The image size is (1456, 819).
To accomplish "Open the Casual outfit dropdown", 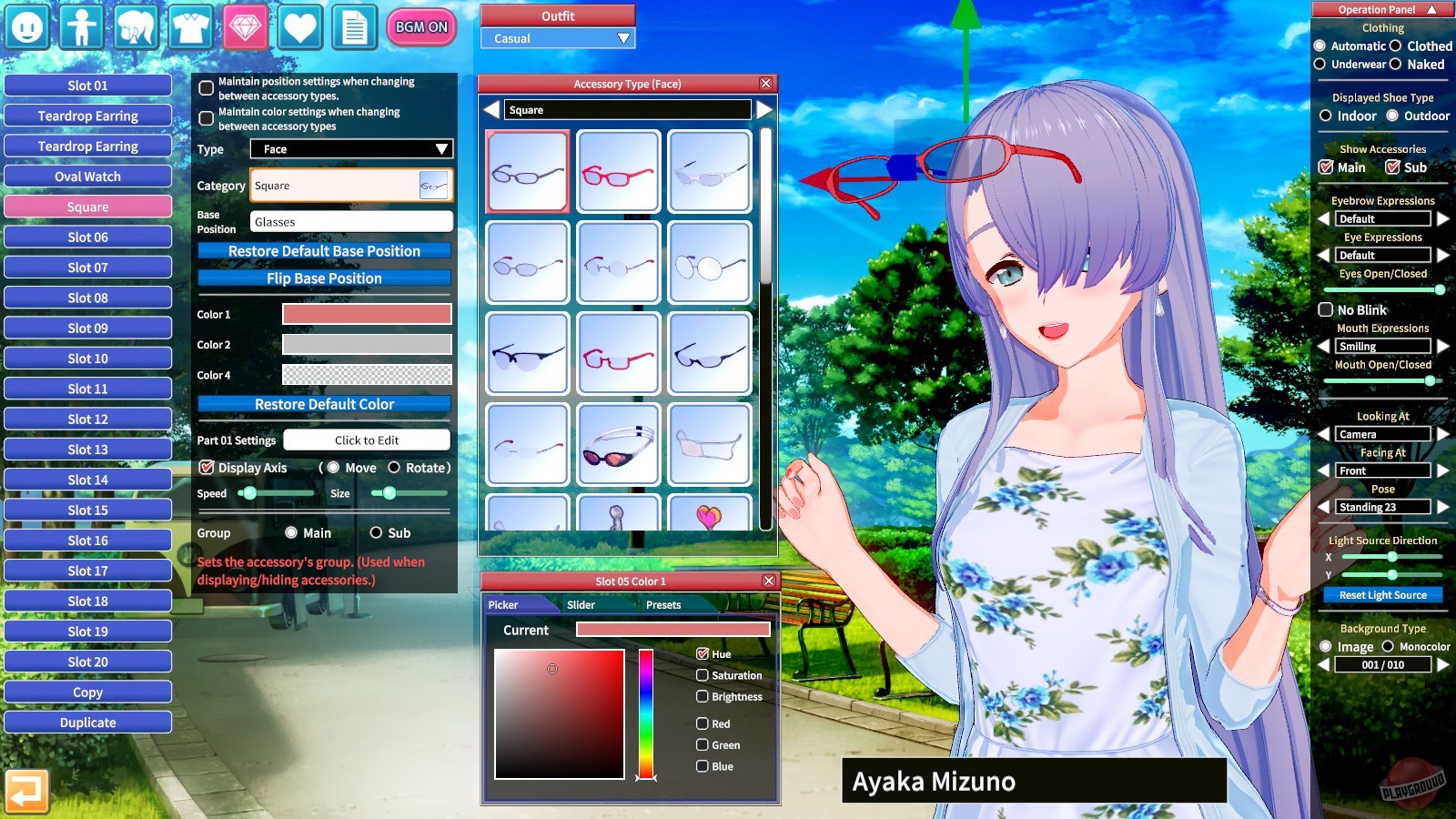I will 556,38.
